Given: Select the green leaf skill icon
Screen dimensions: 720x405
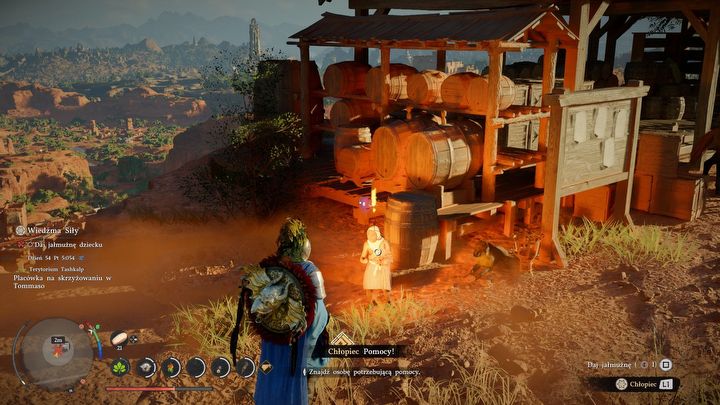Looking at the screenshot, I should pos(120,367).
